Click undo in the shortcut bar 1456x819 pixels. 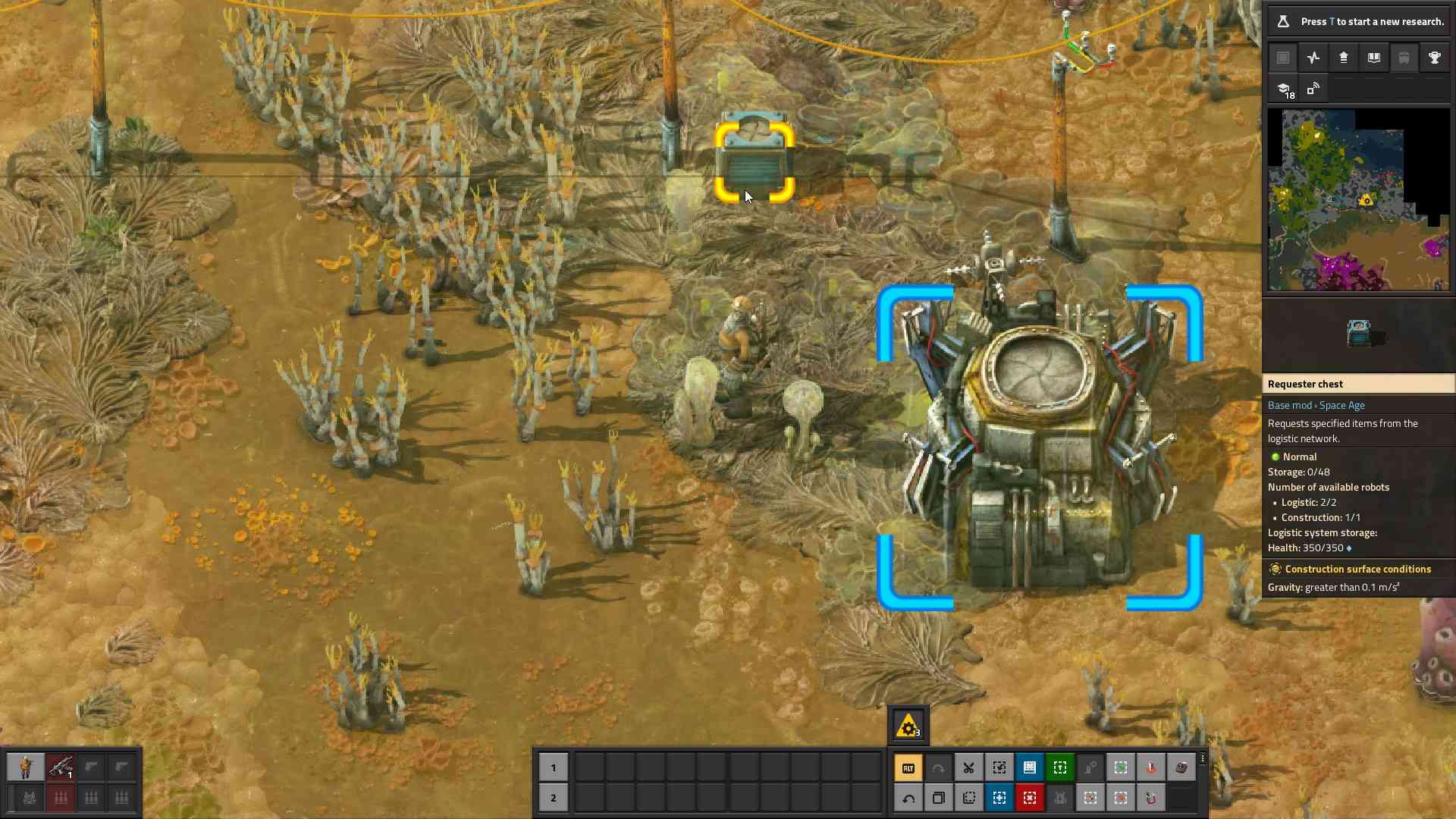point(908,798)
